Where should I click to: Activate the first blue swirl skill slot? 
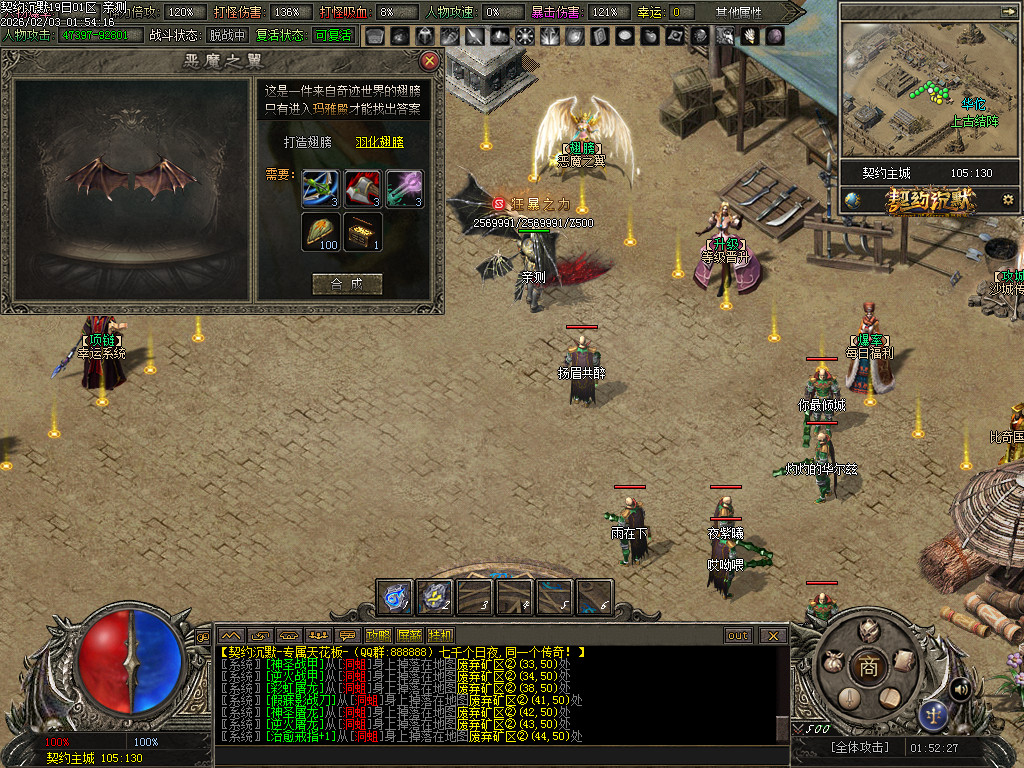(395, 597)
